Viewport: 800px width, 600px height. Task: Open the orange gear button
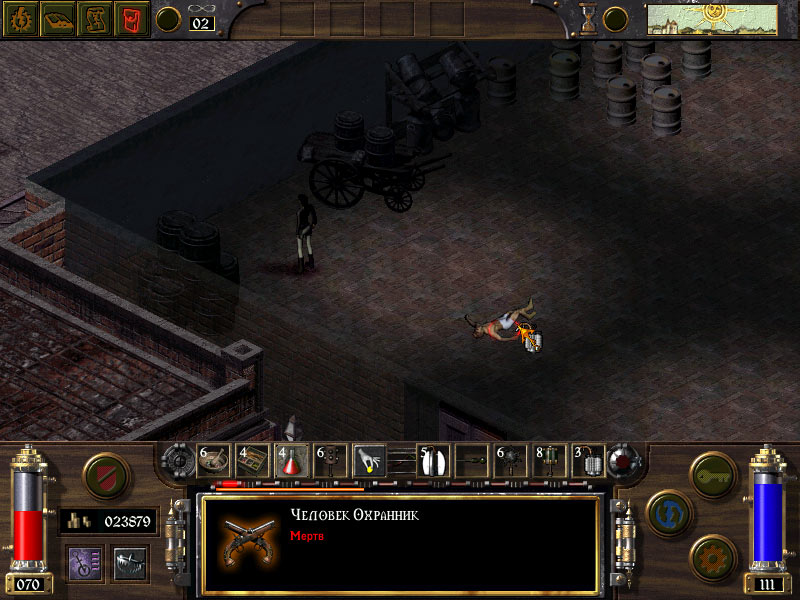[714, 555]
